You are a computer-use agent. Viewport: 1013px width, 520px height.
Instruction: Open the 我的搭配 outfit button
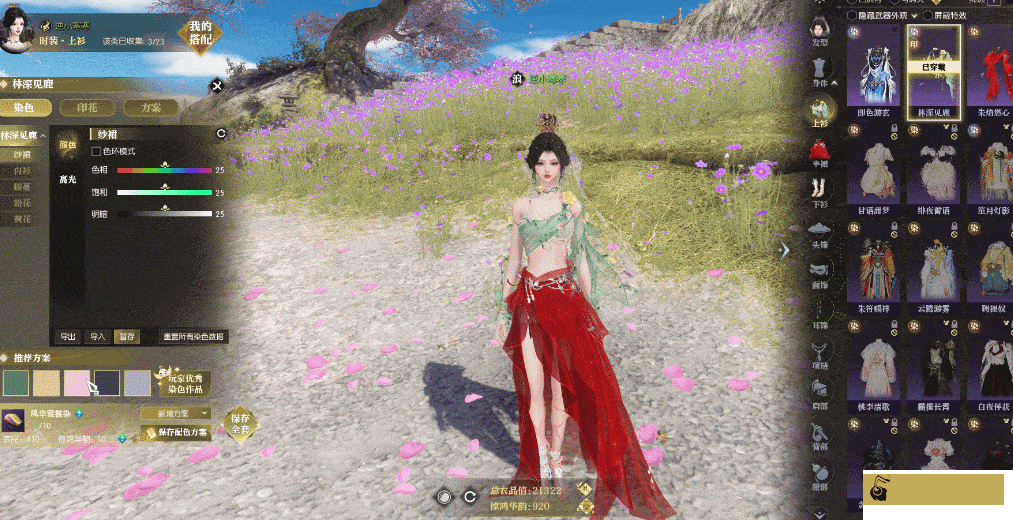pos(200,33)
